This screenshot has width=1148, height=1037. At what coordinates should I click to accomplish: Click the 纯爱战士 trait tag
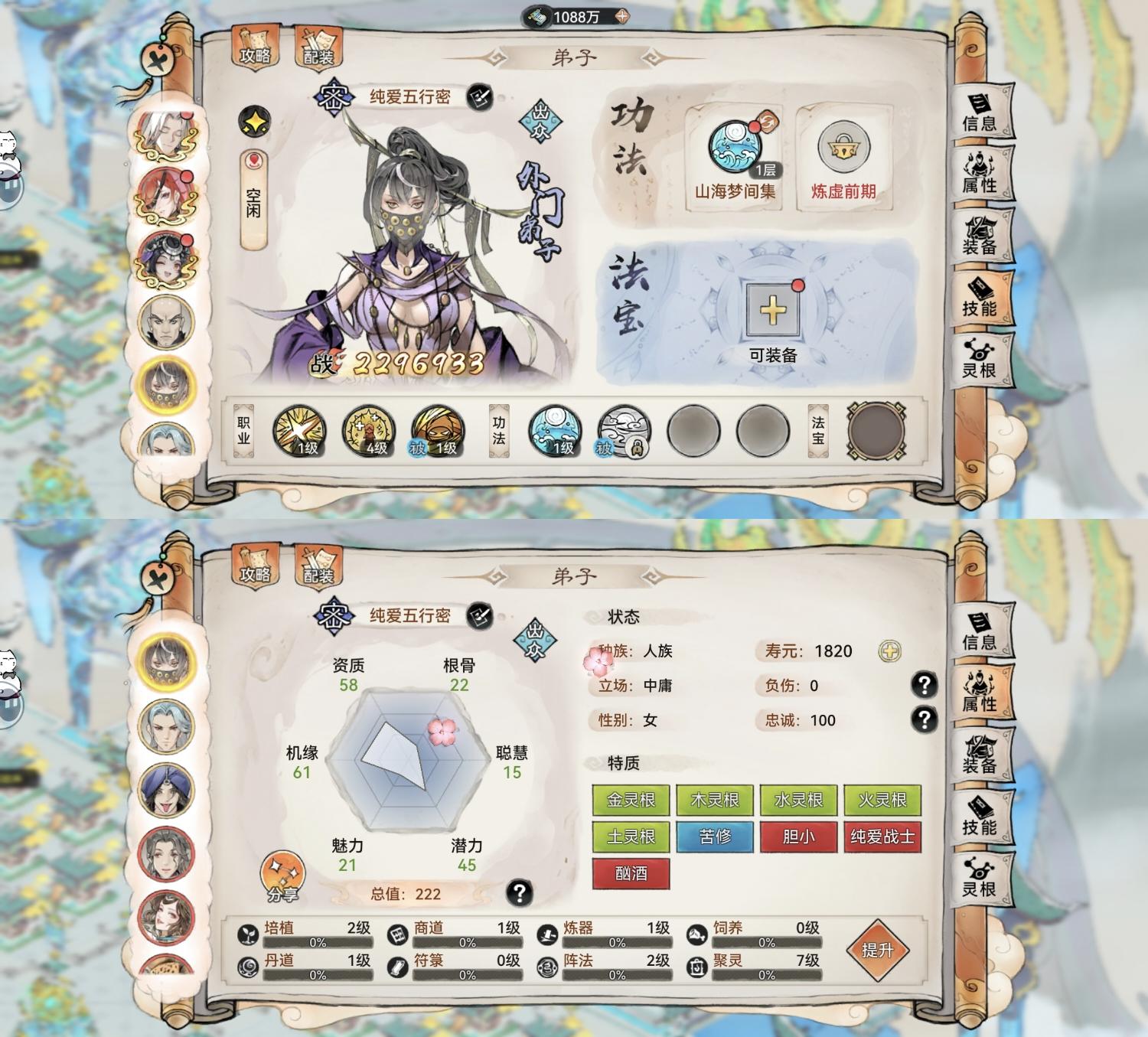tap(882, 839)
